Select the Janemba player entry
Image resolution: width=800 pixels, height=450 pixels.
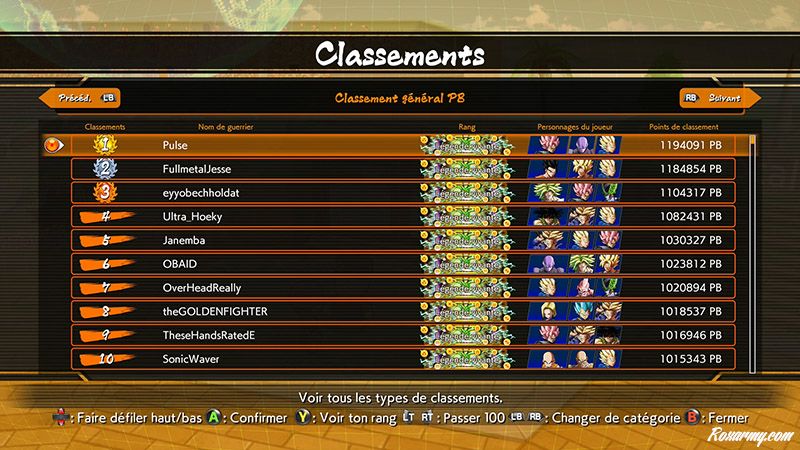point(400,240)
